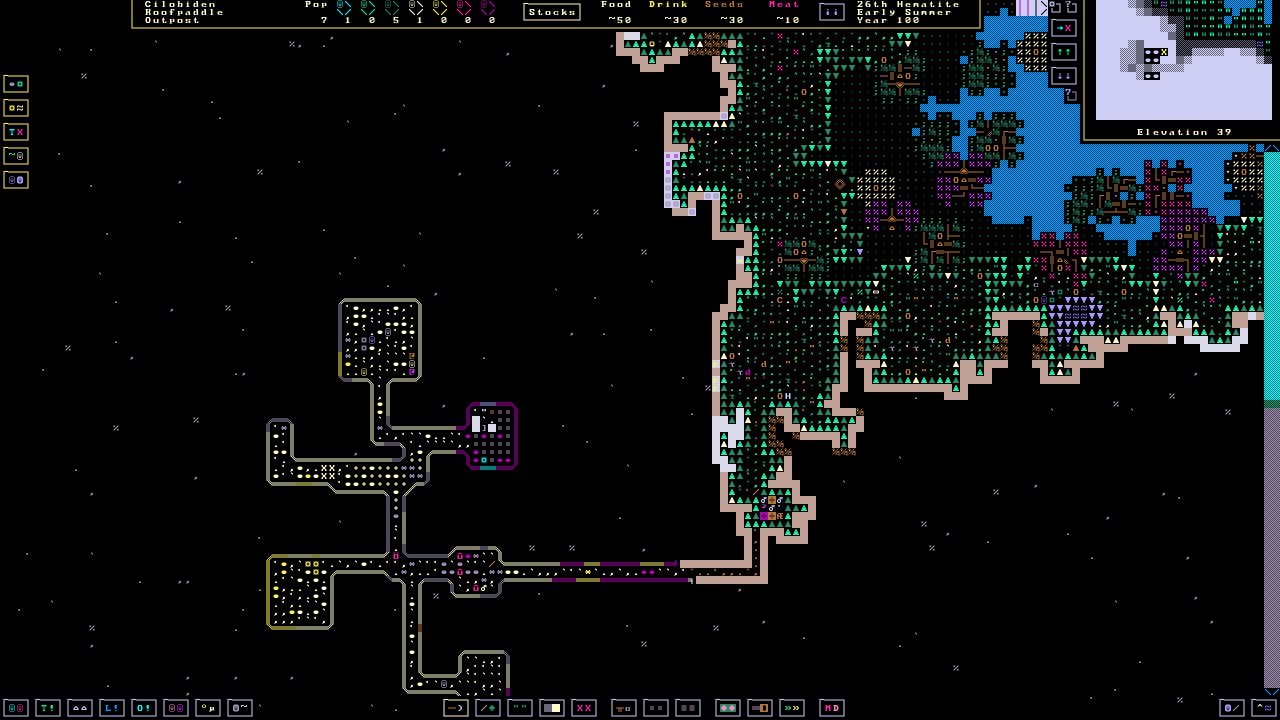Toggle the pause button beside Meat
This screenshot has height=720, width=1280.
[831, 12]
